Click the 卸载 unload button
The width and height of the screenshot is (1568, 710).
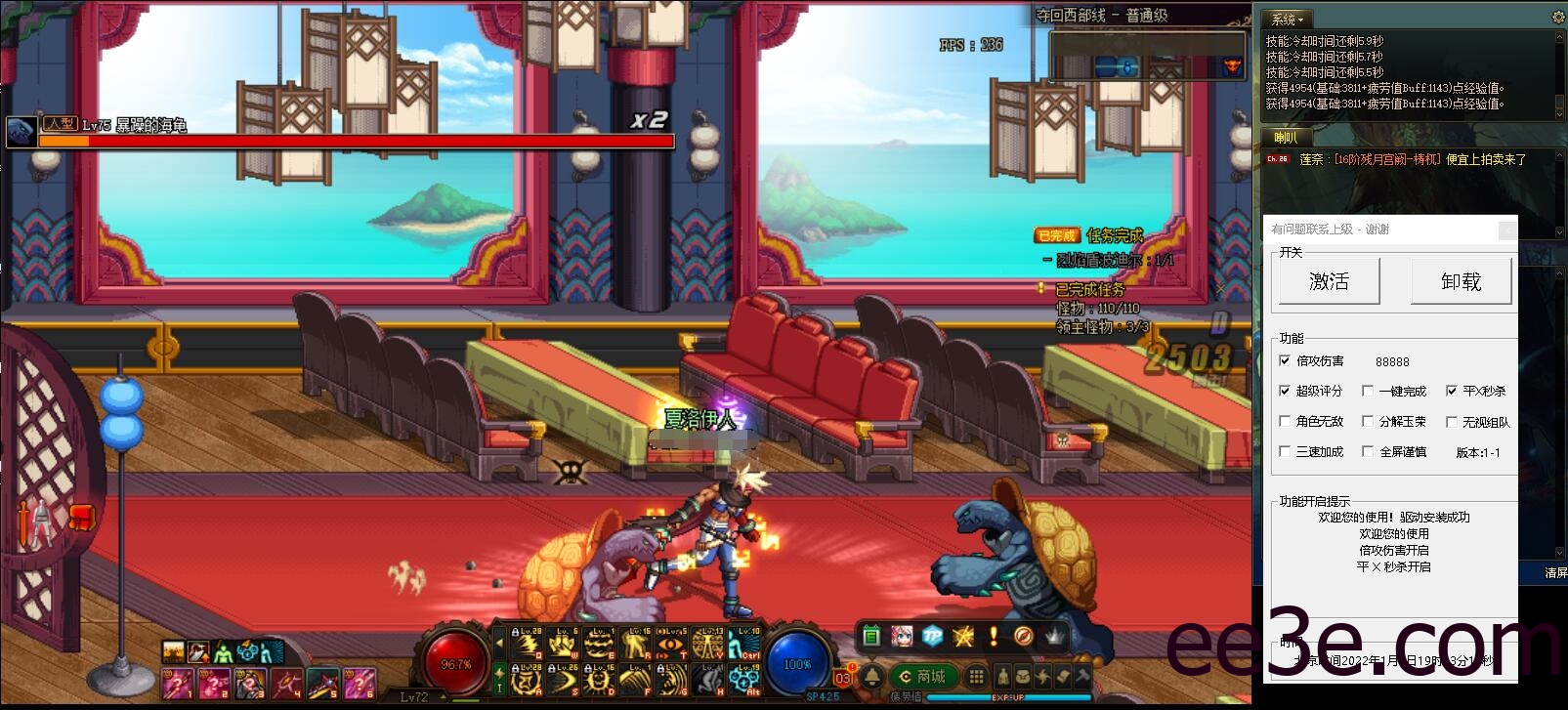tap(1461, 282)
